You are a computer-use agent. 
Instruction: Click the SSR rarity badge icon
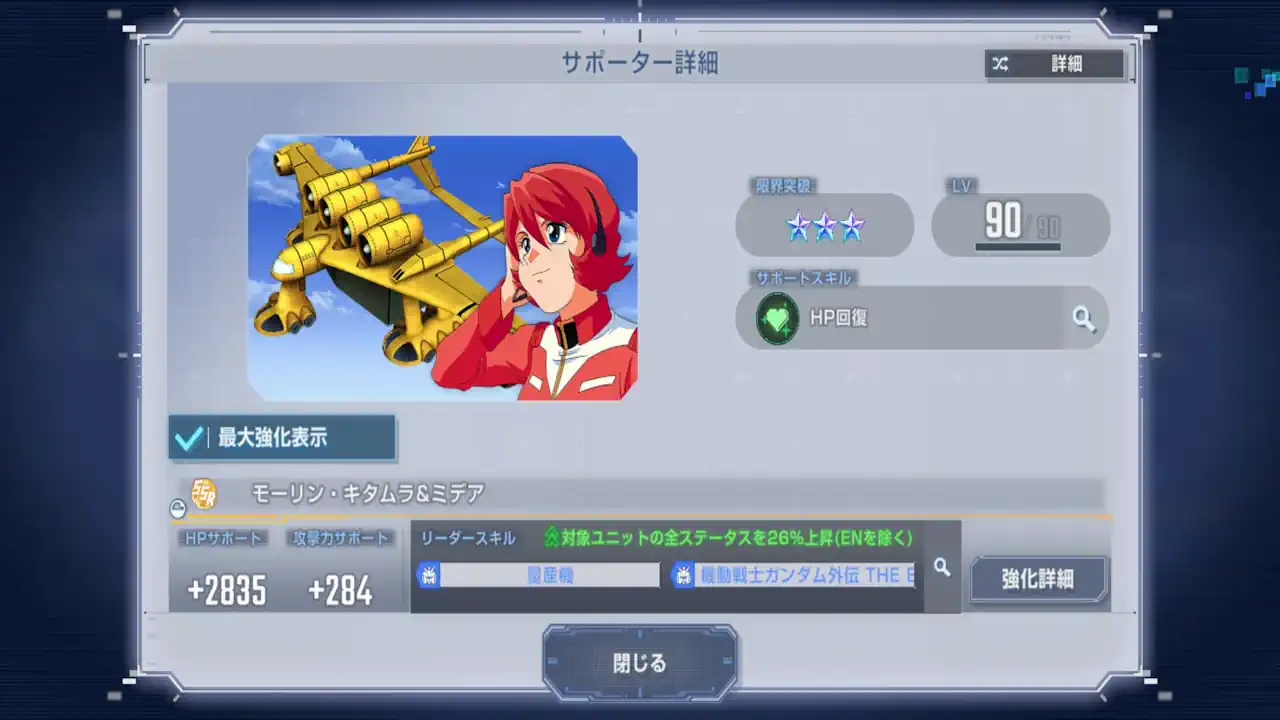click(x=204, y=494)
